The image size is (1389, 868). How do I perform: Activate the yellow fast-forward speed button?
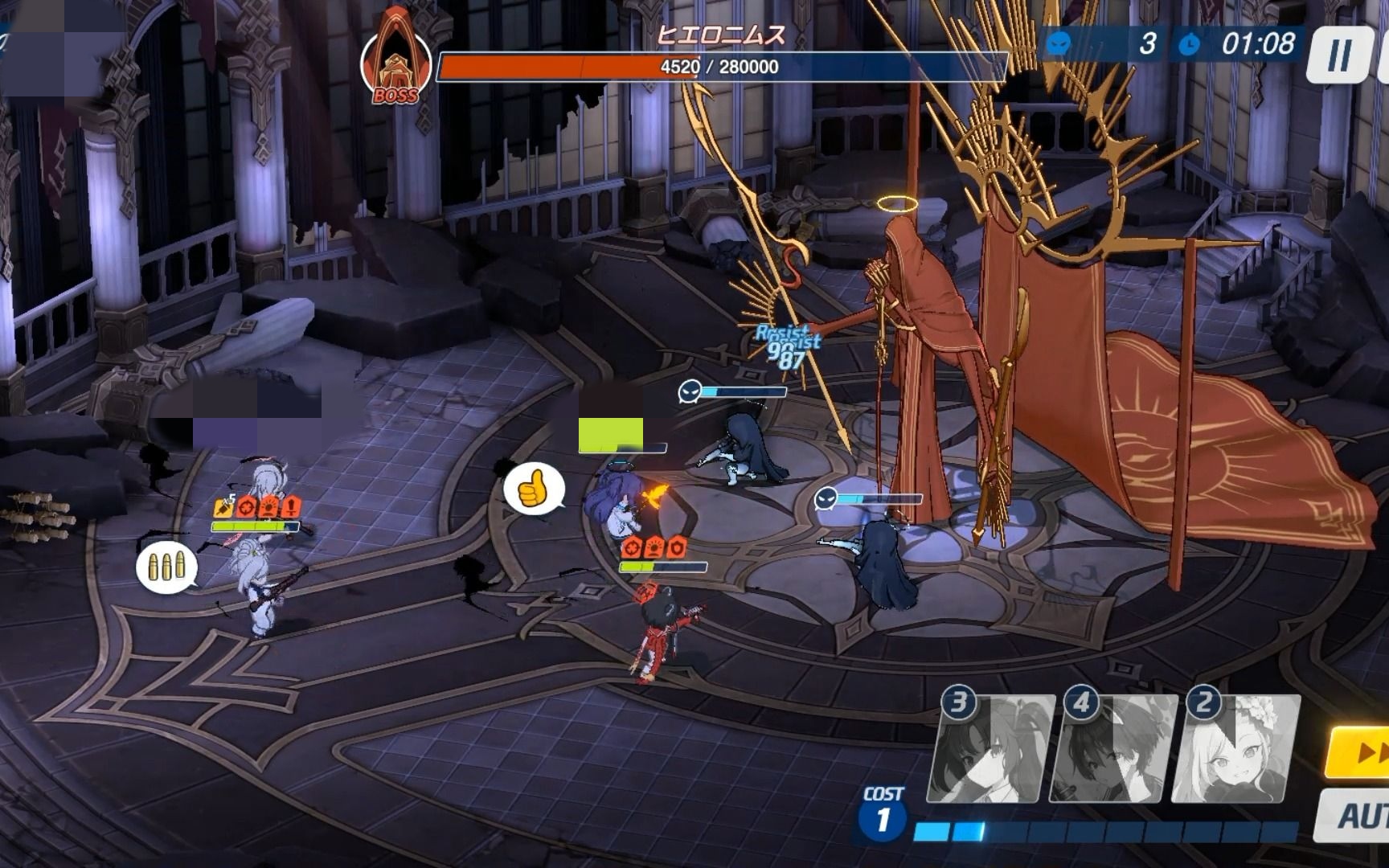[1362, 754]
